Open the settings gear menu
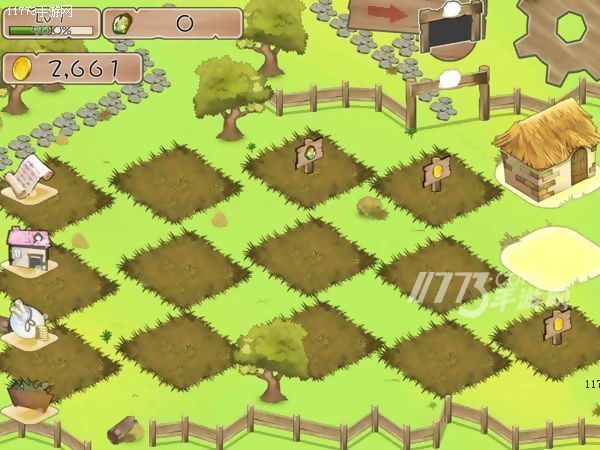 (x=563, y=32)
